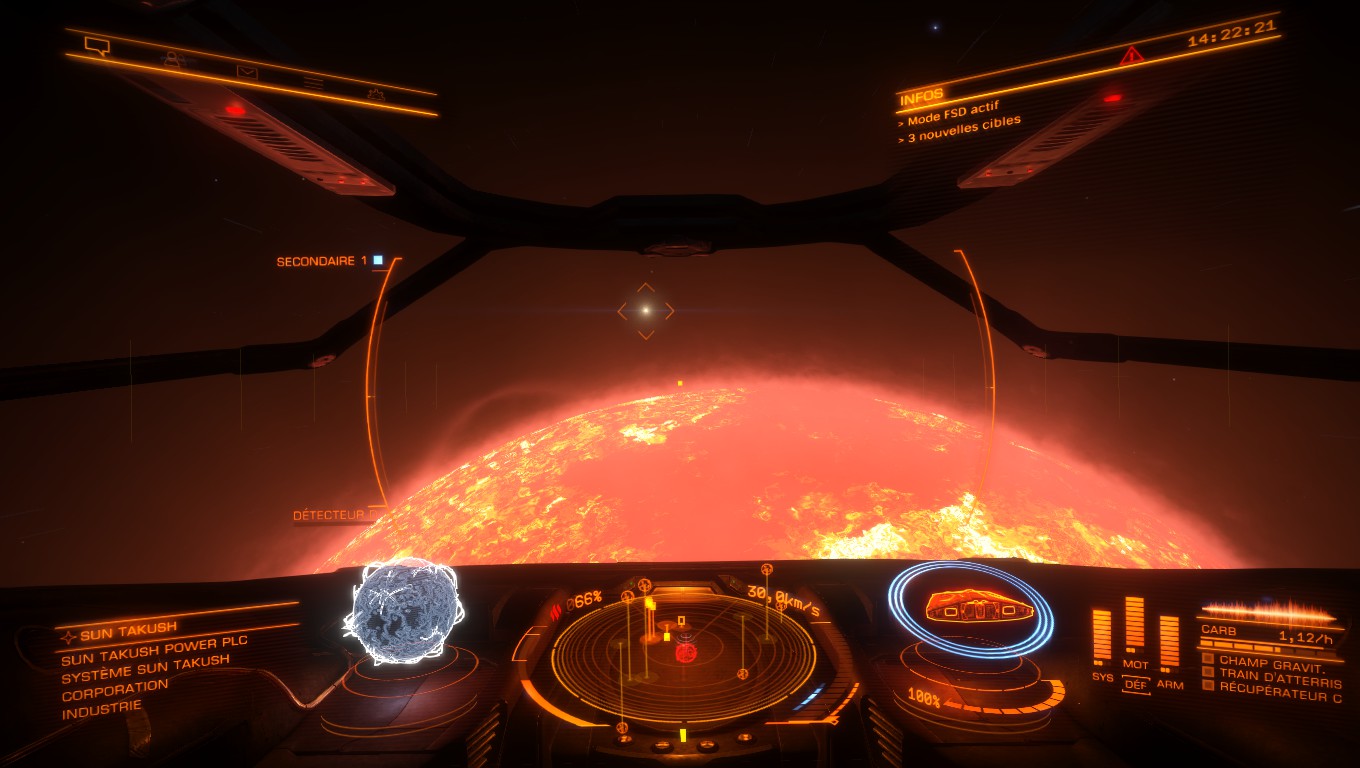The height and width of the screenshot is (768, 1360).
Task: Open the three-line list comms tab
Action: coord(313,83)
